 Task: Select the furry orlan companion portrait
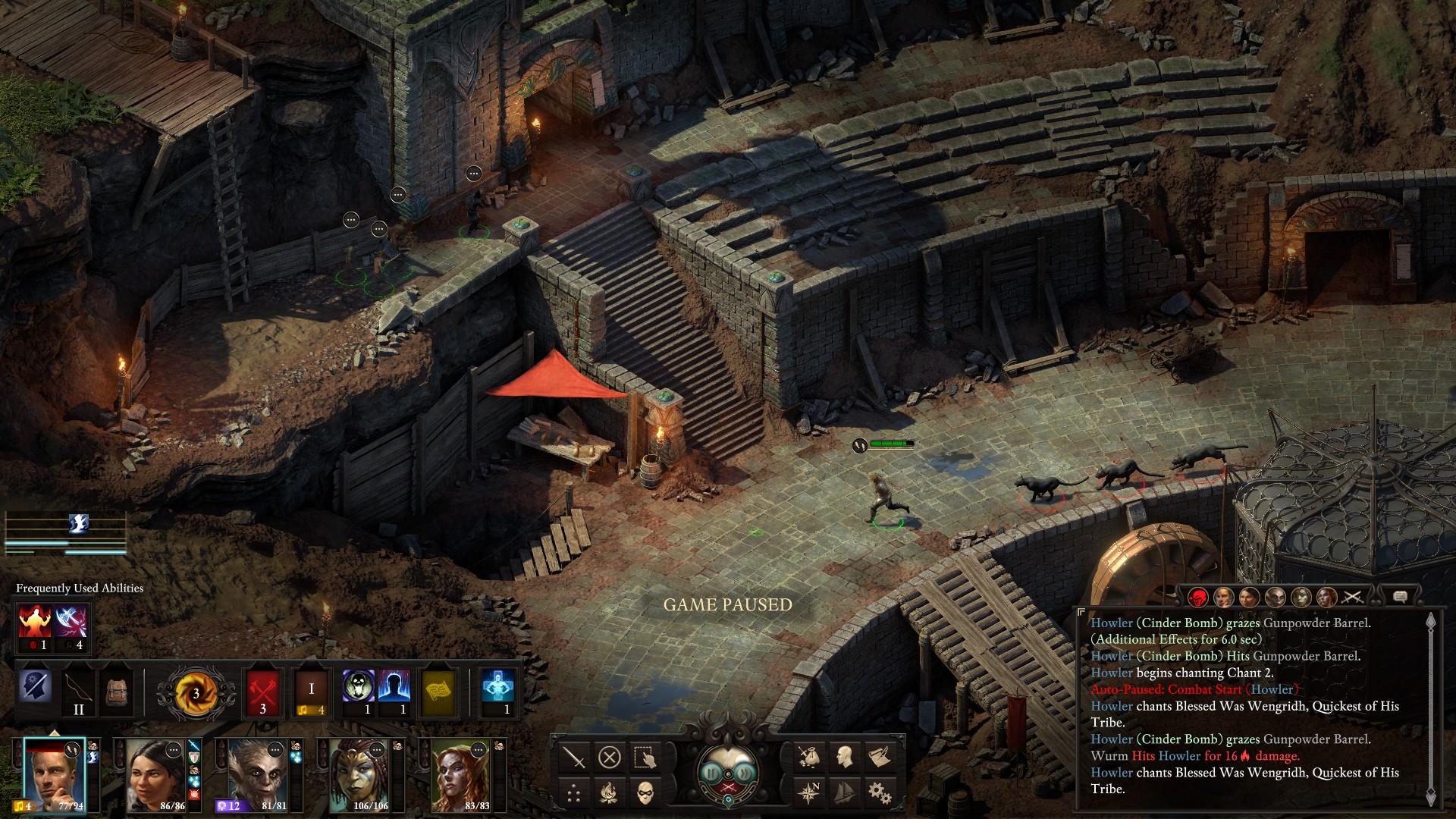(x=256, y=775)
